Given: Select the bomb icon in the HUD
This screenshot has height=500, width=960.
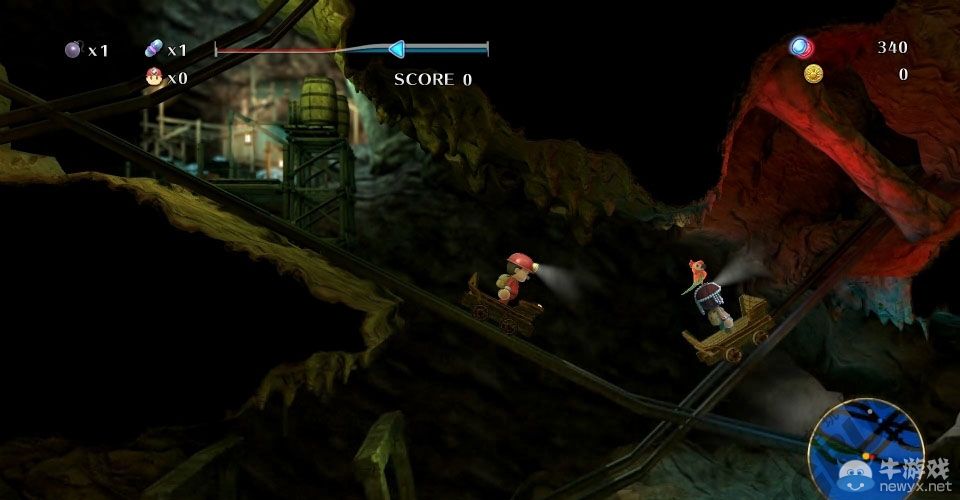Looking at the screenshot, I should pyautogui.click(x=72, y=49).
